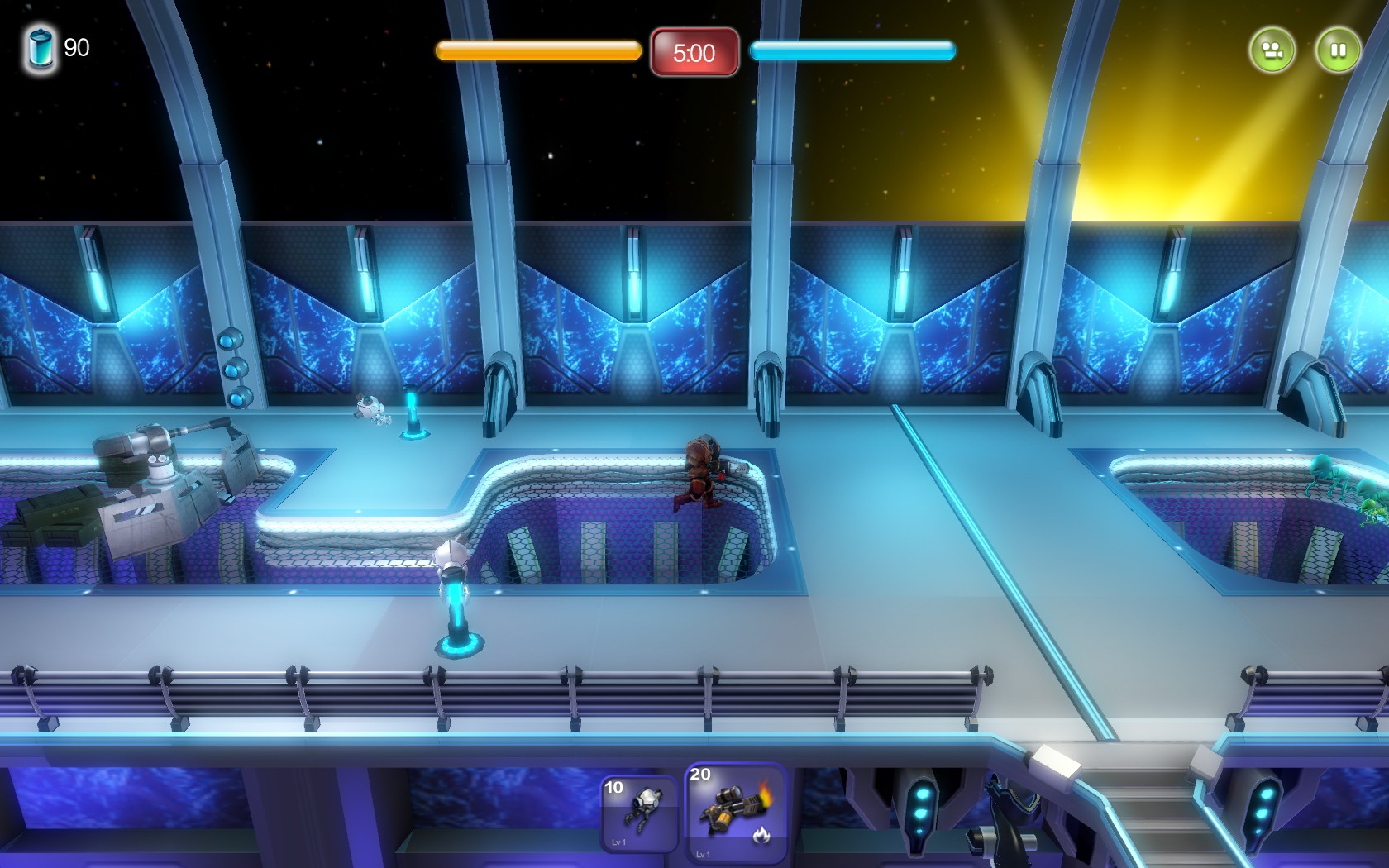The image size is (1389, 868).
Task: Pause the game with the pause button
Action: [1339, 50]
